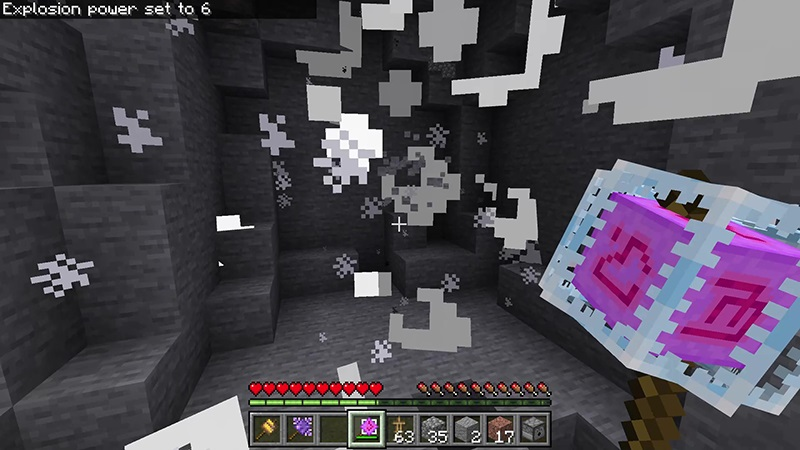
Task: Select the purple enchanted mace slot
Action: [299, 428]
